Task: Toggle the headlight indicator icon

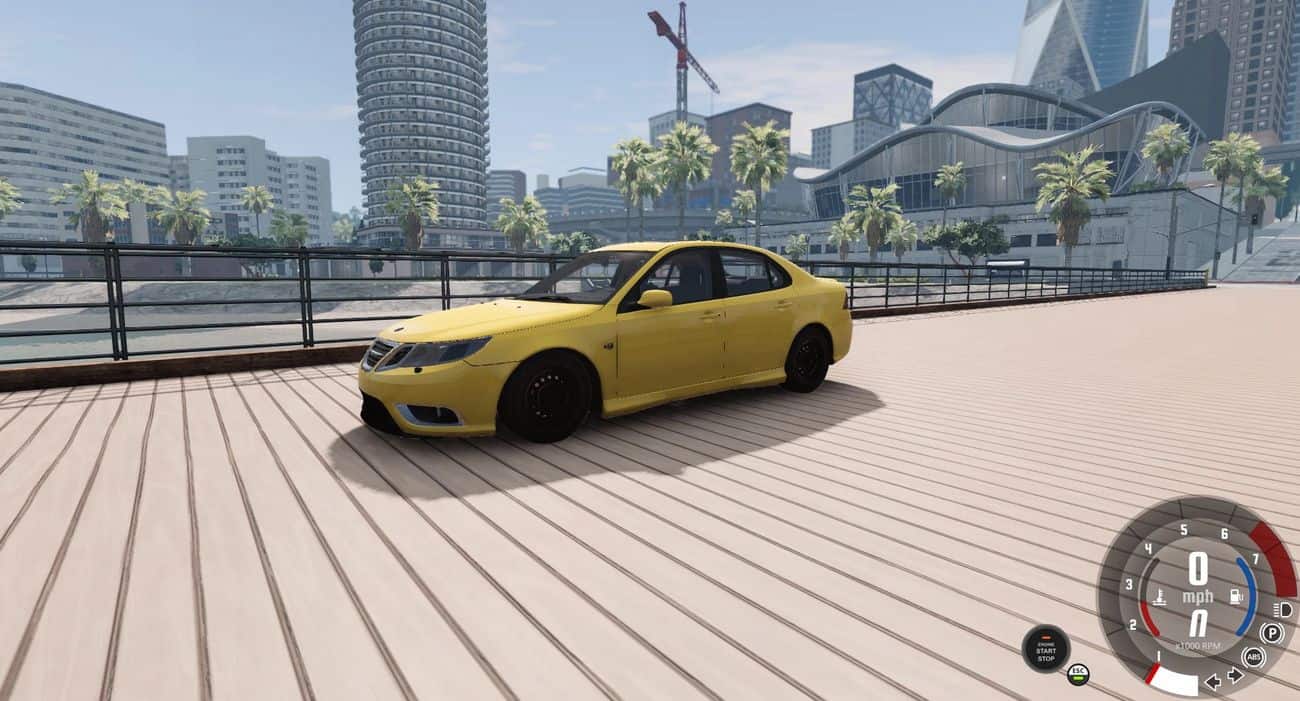Action: (x=1283, y=609)
